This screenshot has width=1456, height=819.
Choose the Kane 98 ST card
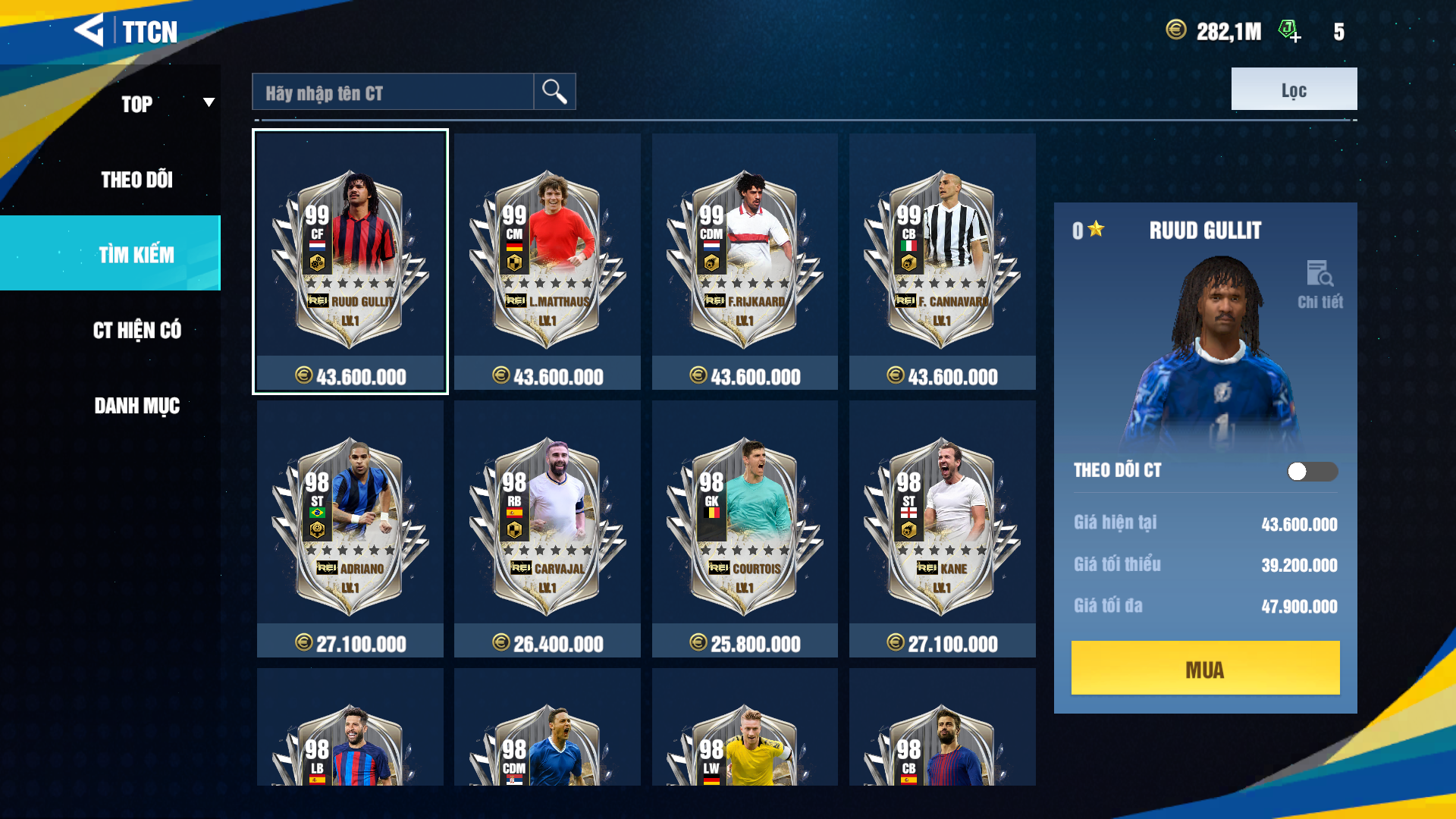(942, 529)
